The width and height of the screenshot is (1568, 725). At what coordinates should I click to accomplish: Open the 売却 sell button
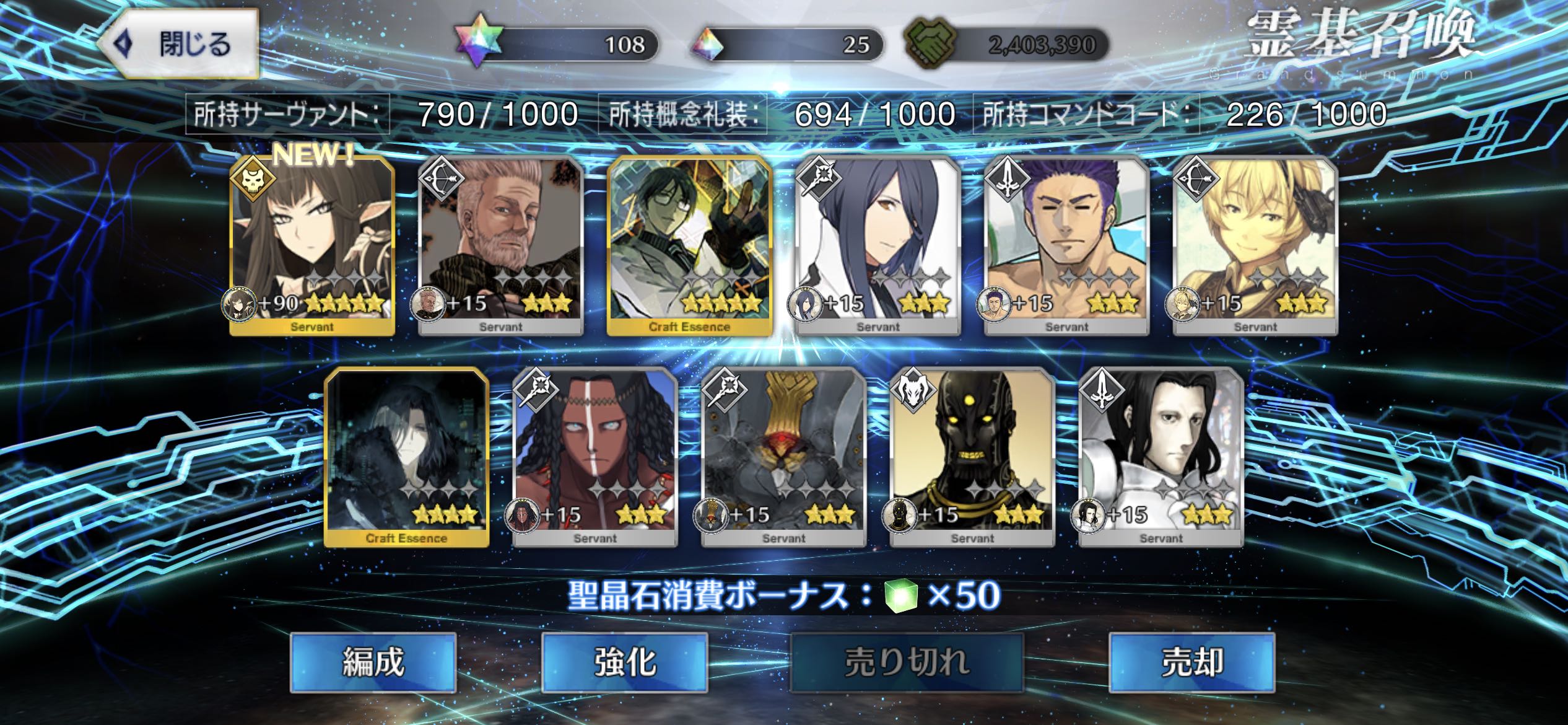[1191, 662]
